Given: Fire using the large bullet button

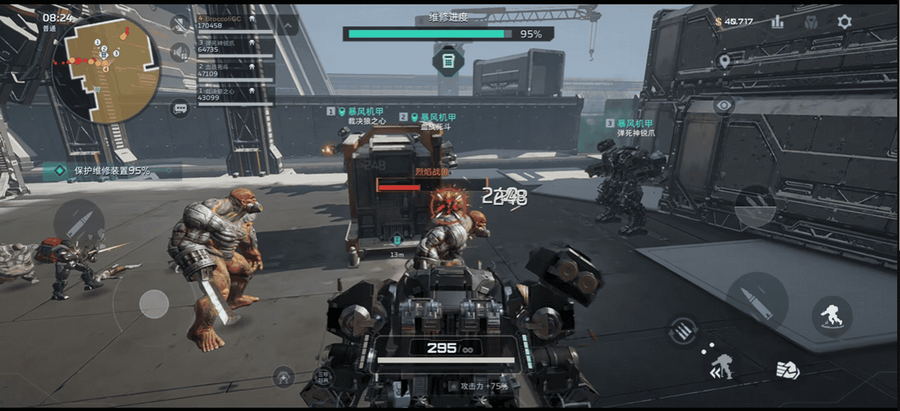Looking at the screenshot, I should (x=757, y=299).
